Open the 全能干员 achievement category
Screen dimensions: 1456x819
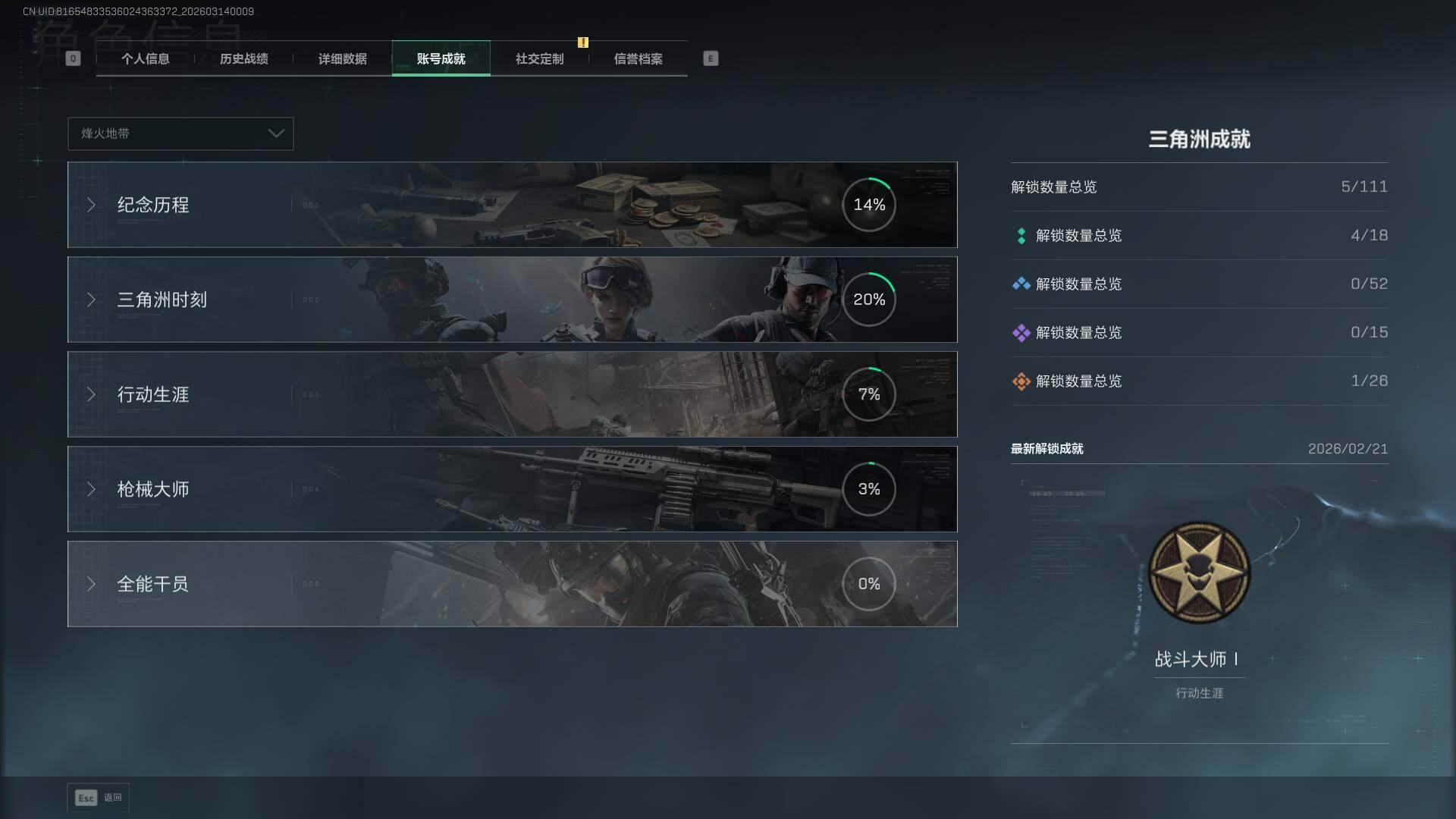click(512, 584)
